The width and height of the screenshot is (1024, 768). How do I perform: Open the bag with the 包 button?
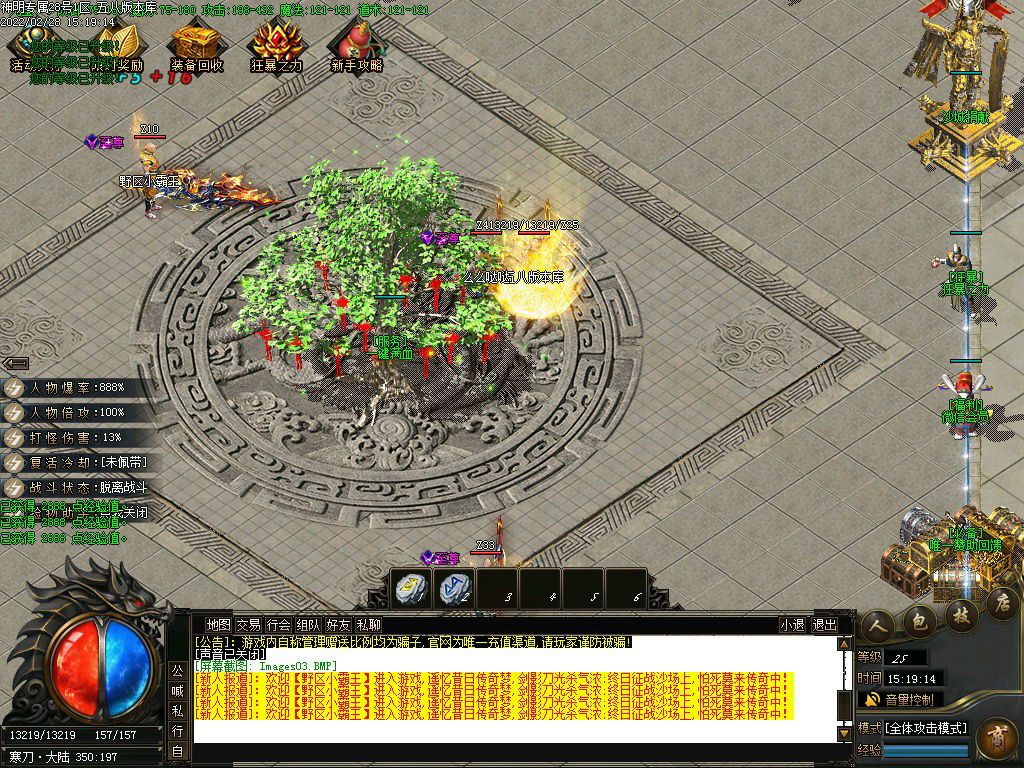click(919, 620)
